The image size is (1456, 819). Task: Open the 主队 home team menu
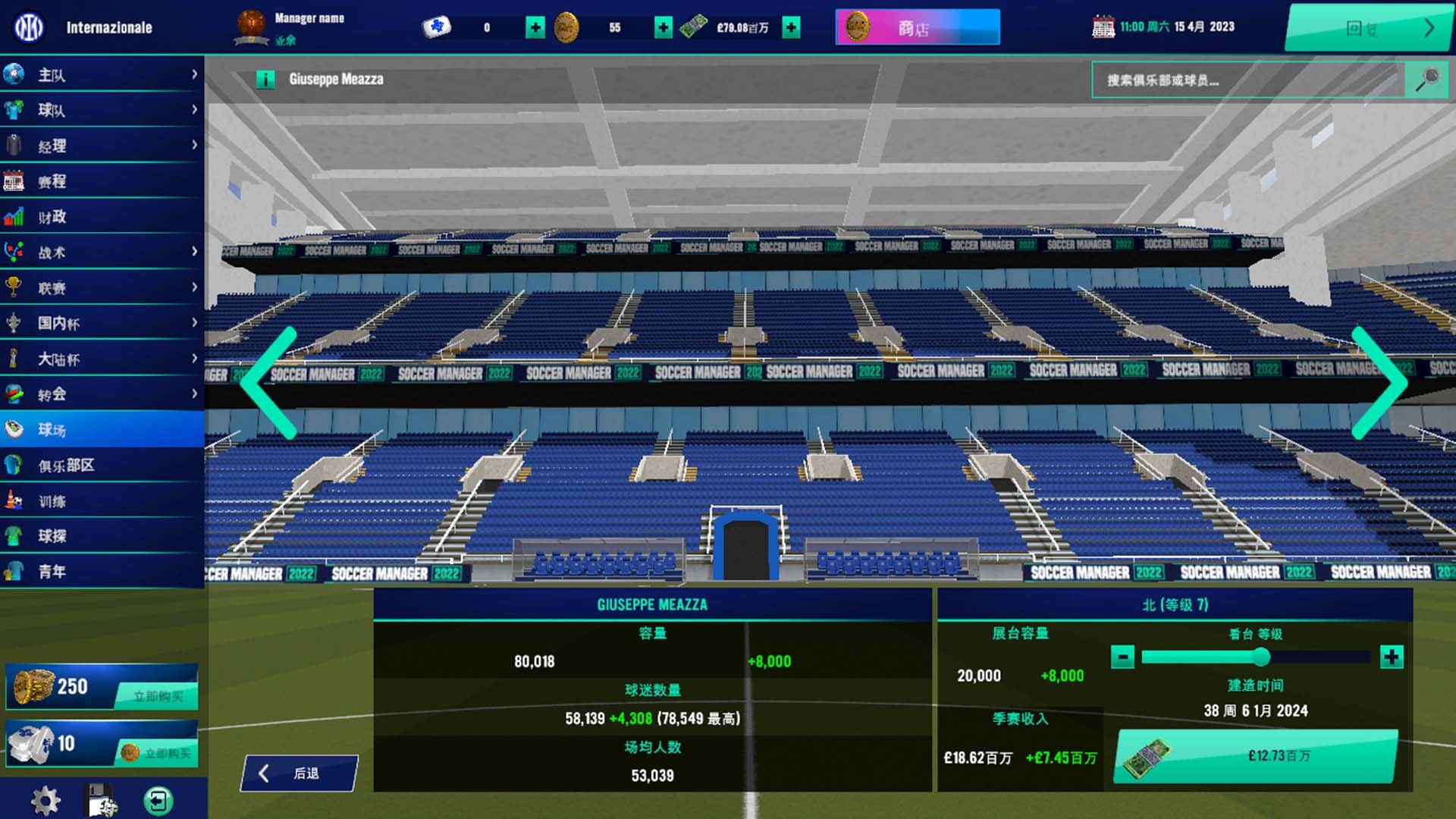point(102,74)
